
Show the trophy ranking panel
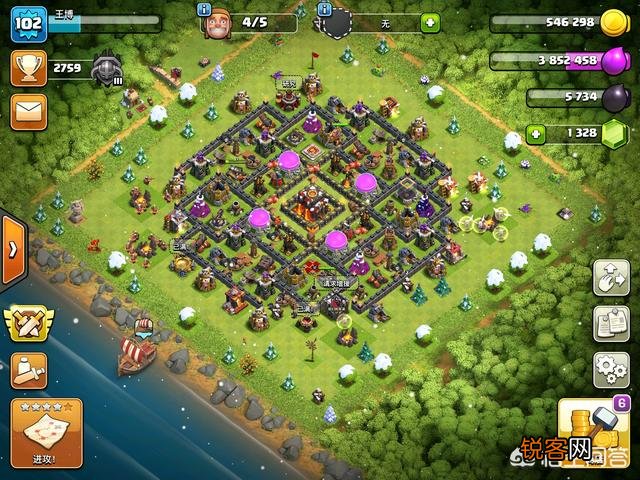tap(29, 69)
